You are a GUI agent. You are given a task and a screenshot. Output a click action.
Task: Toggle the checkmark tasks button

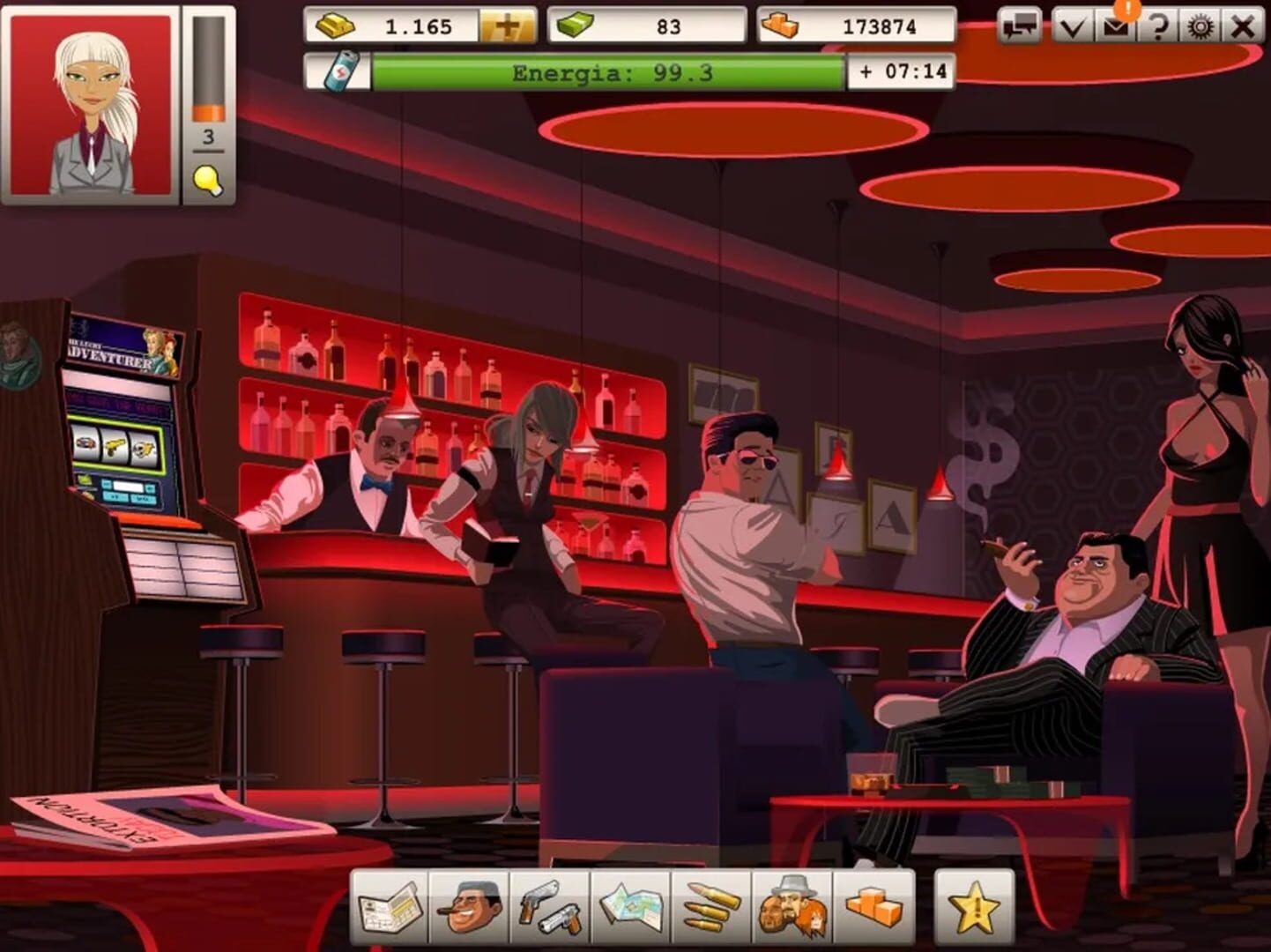(x=1072, y=26)
